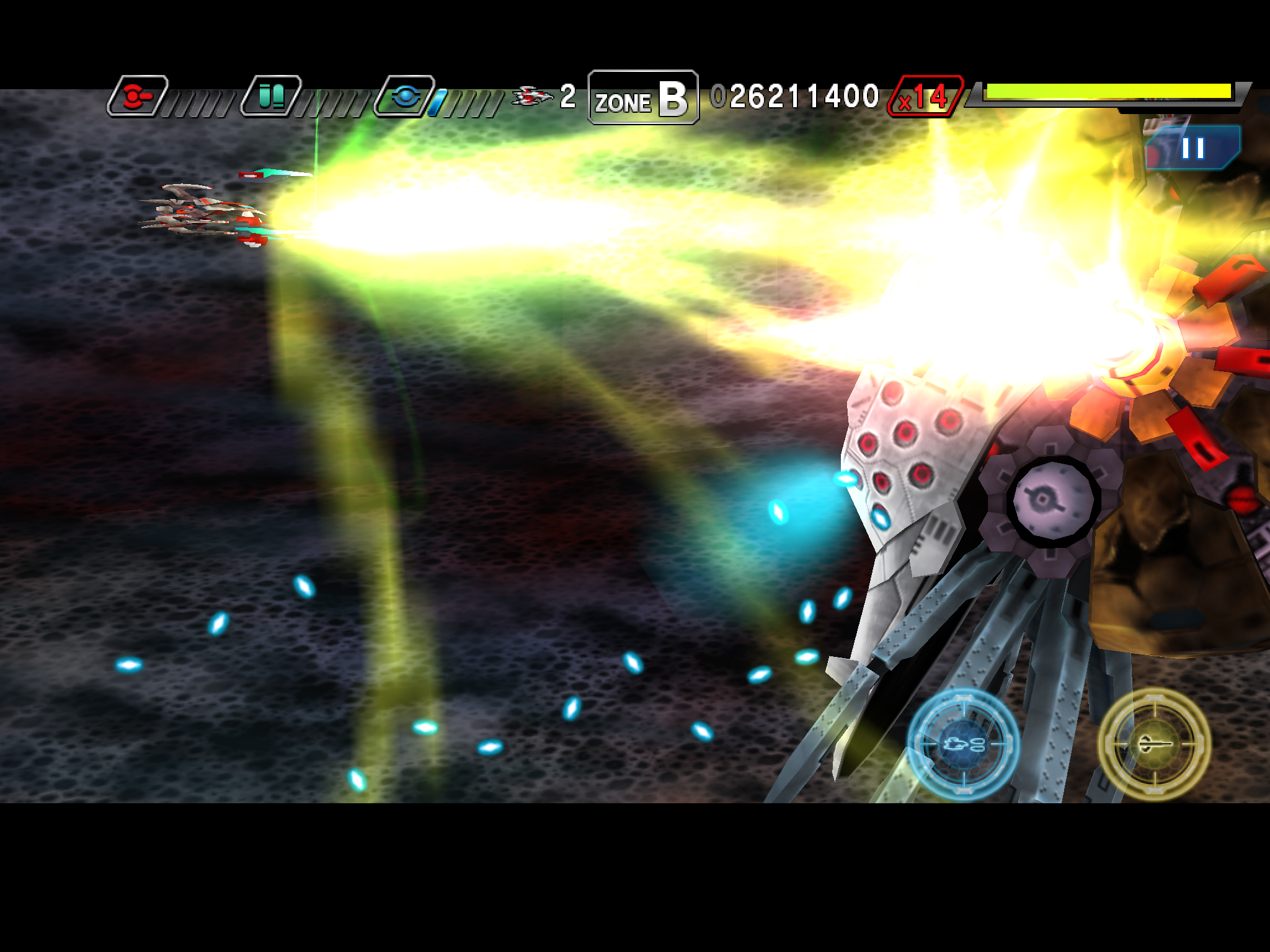This screenshot has width=1270, height=952.
Task: Open the pause menu
Action: [1194, 148]
